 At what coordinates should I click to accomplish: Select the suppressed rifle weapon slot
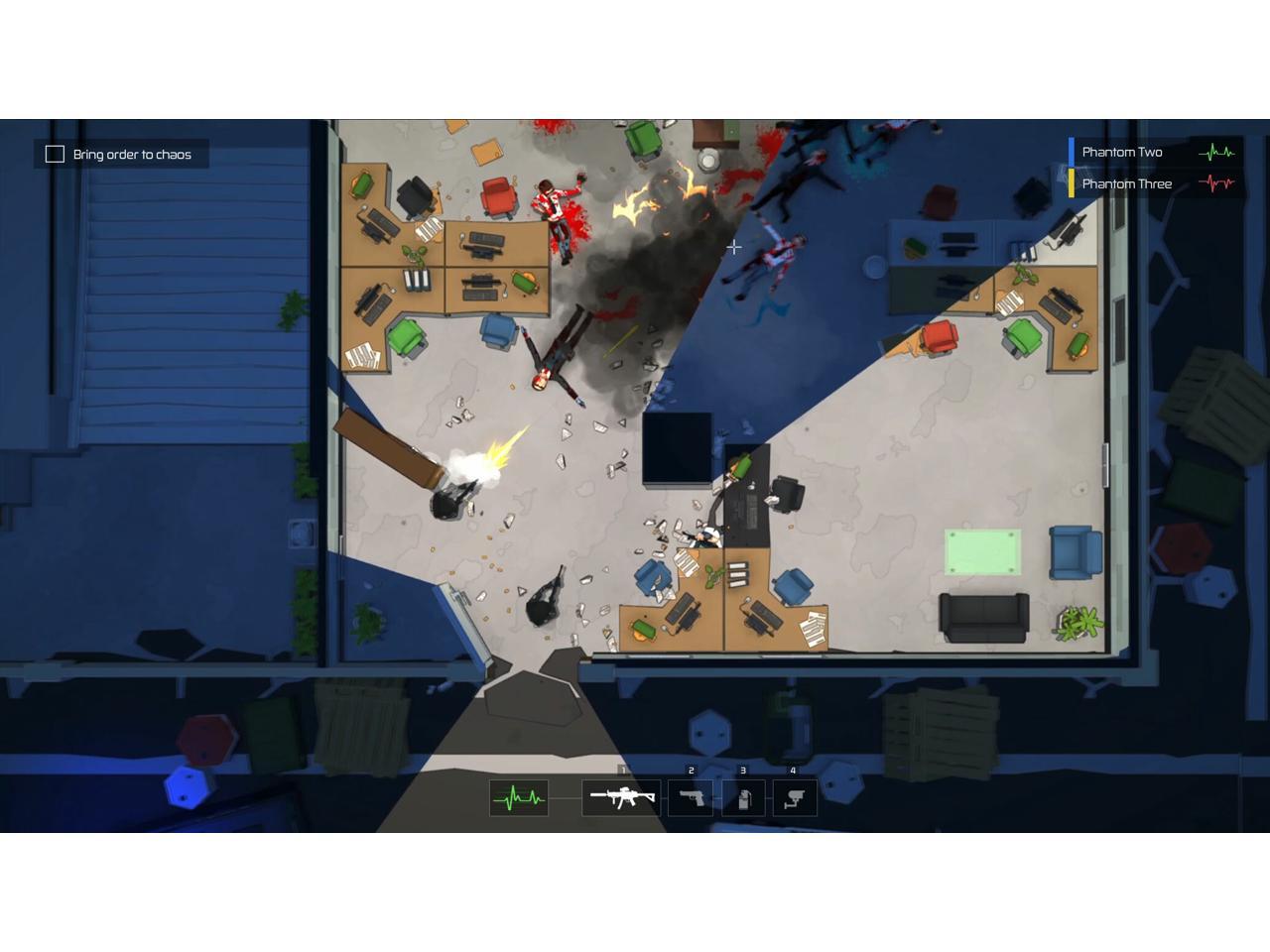(621, 797)
